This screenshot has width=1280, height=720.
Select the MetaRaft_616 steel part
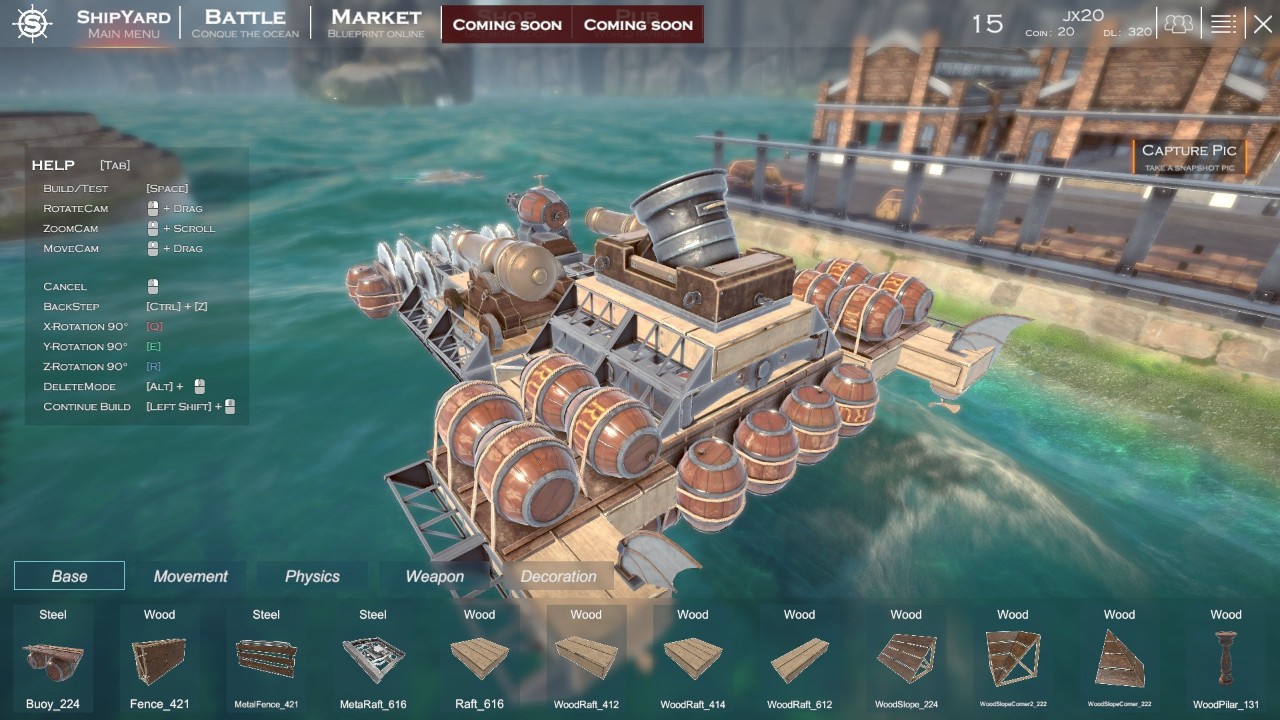[373, 660]
